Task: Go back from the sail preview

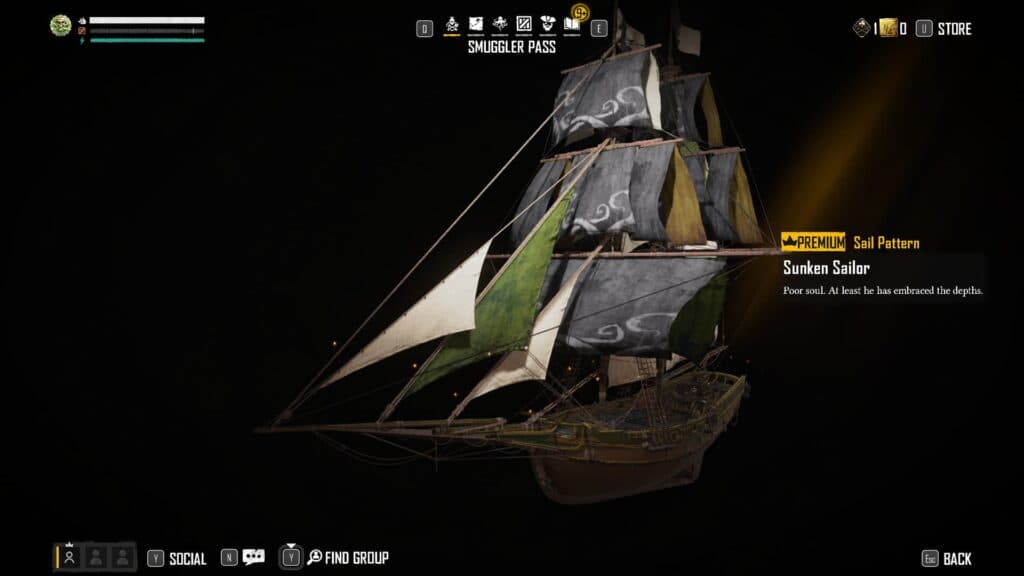Action: tap(957, 559)
